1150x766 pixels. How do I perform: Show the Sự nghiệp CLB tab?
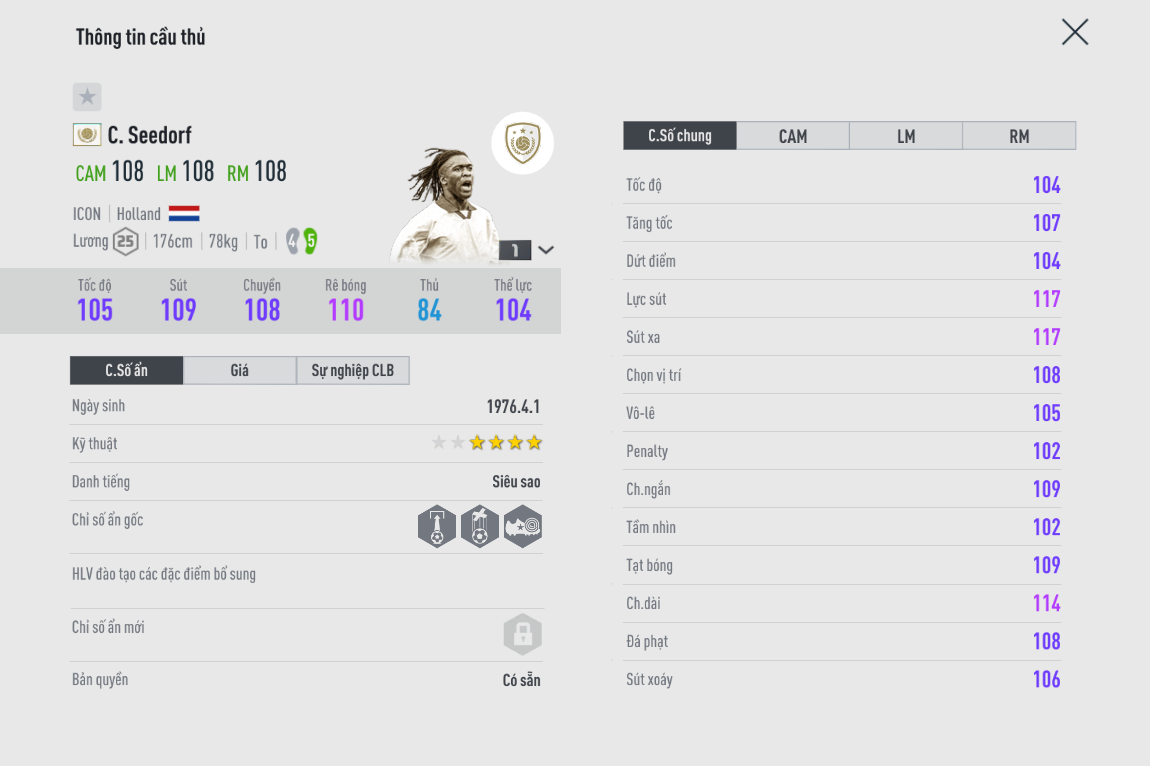(353, 371)
